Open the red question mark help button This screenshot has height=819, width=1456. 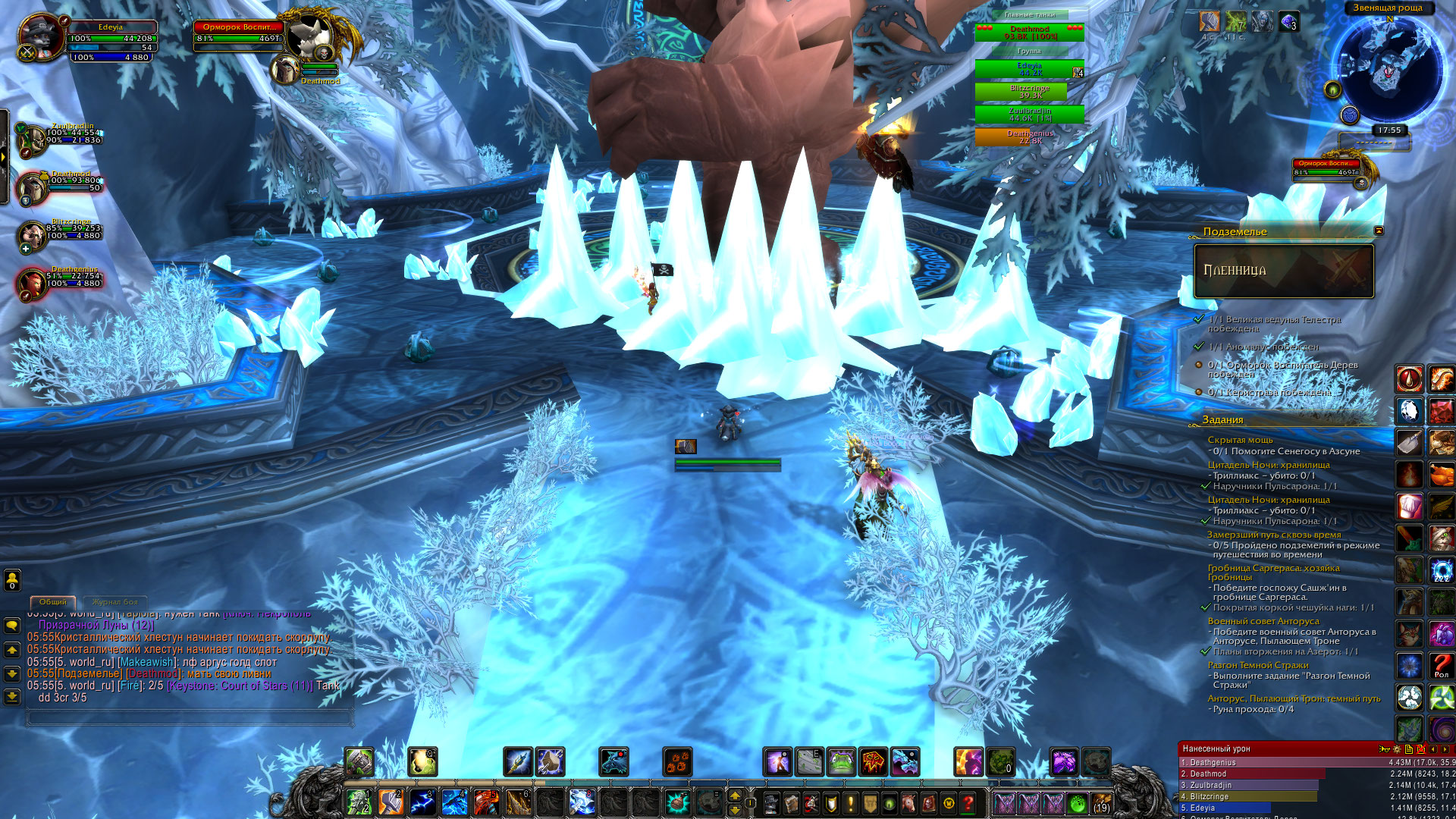coord(968,802)
